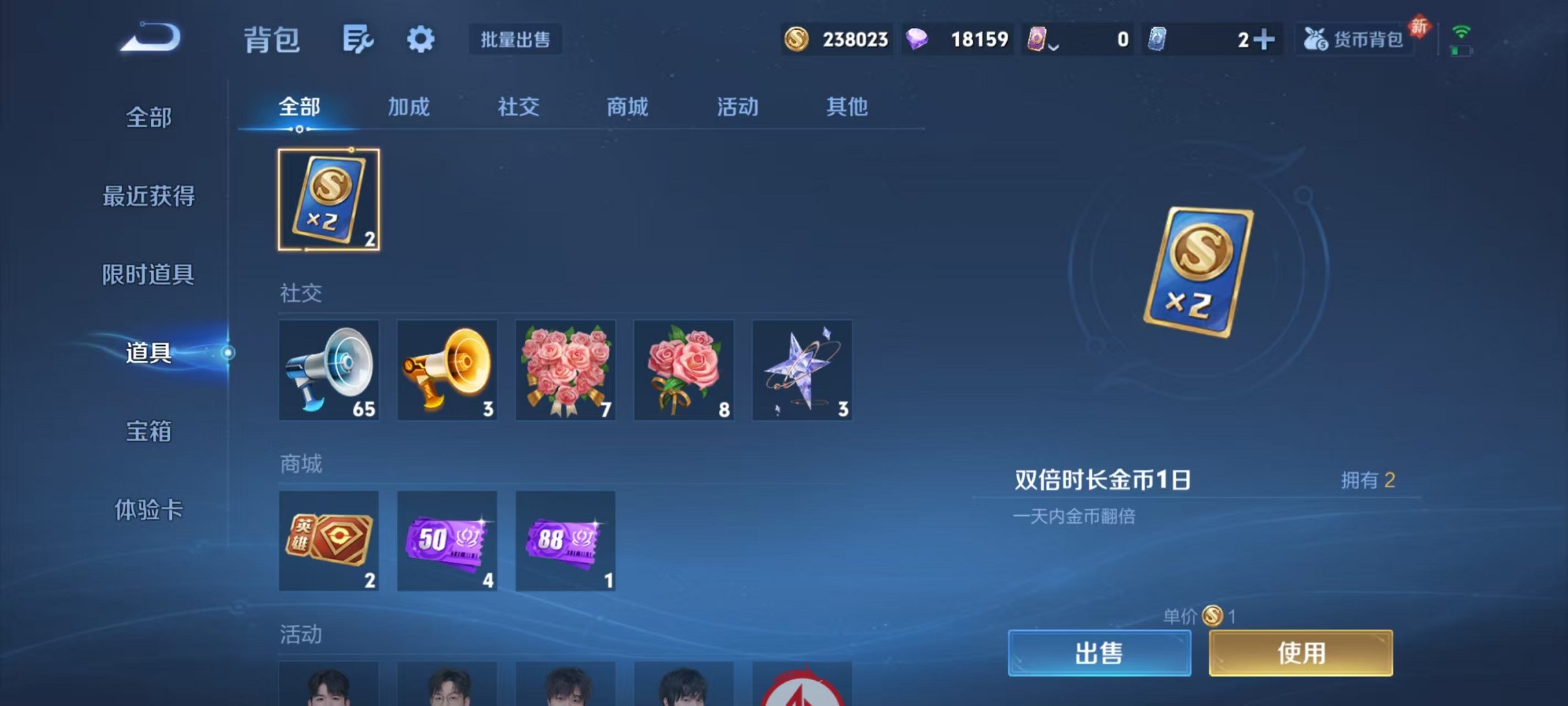Select the golden megaphone item
Viewport: 1568px width, 706px height.
pos(446,370)
